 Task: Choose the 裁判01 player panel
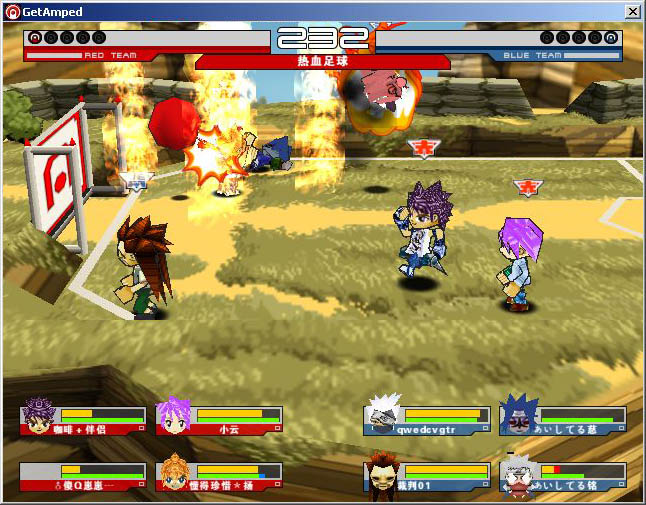click(x=427, y=476)
